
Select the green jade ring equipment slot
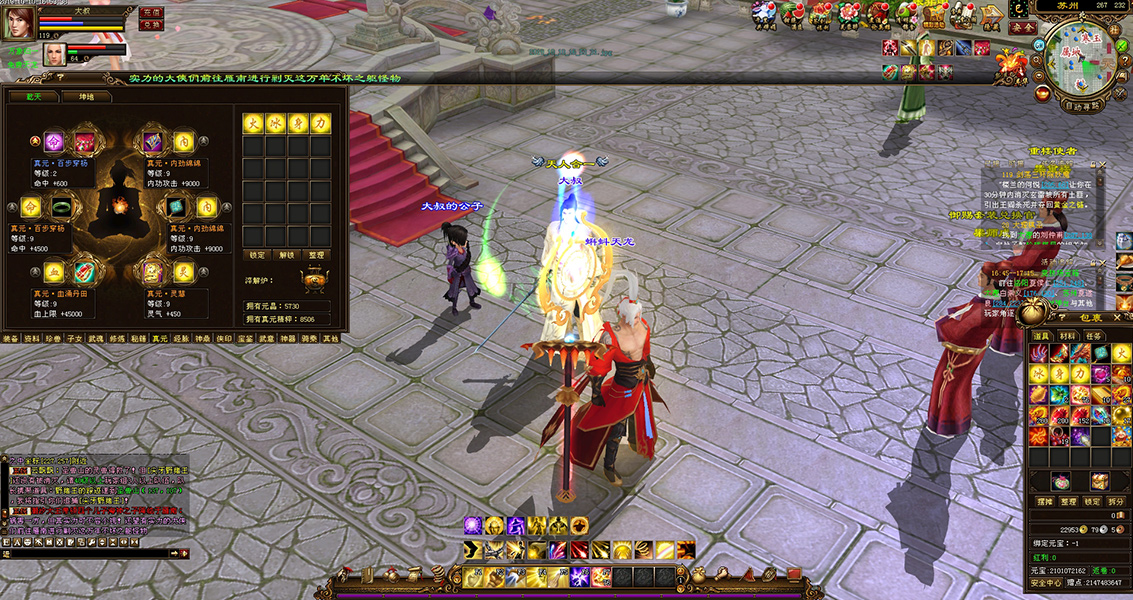(x=62, y=207)
